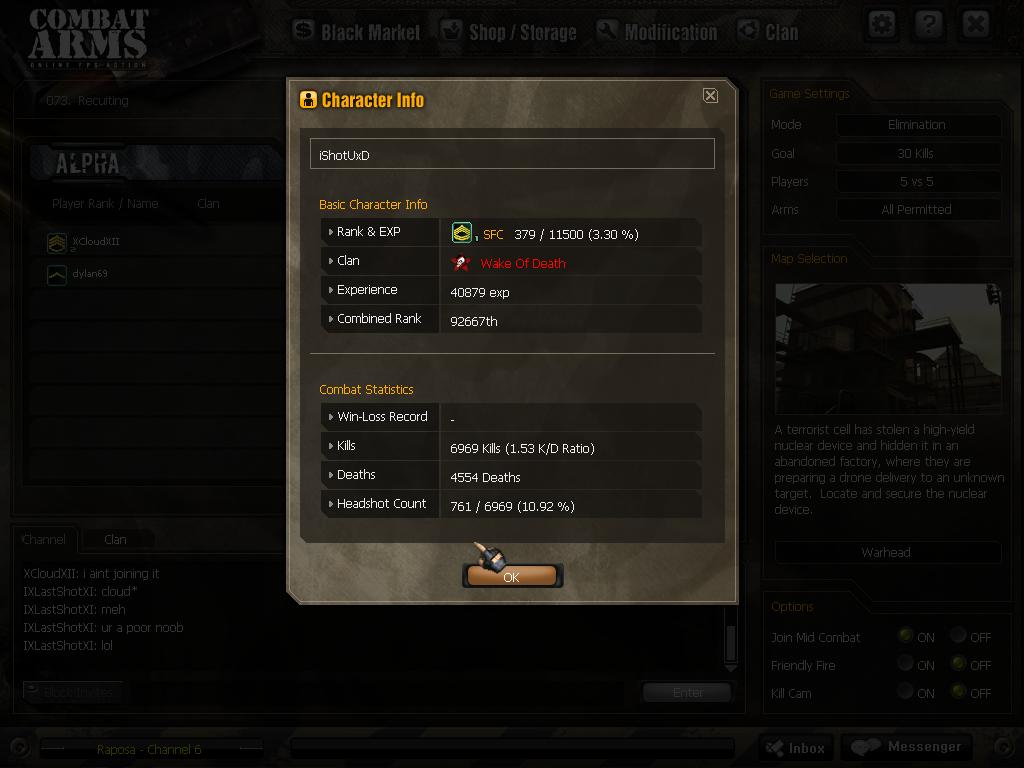Show help via the question mark button
This screenshot has width=1024, height=768.
click(928, 24)
